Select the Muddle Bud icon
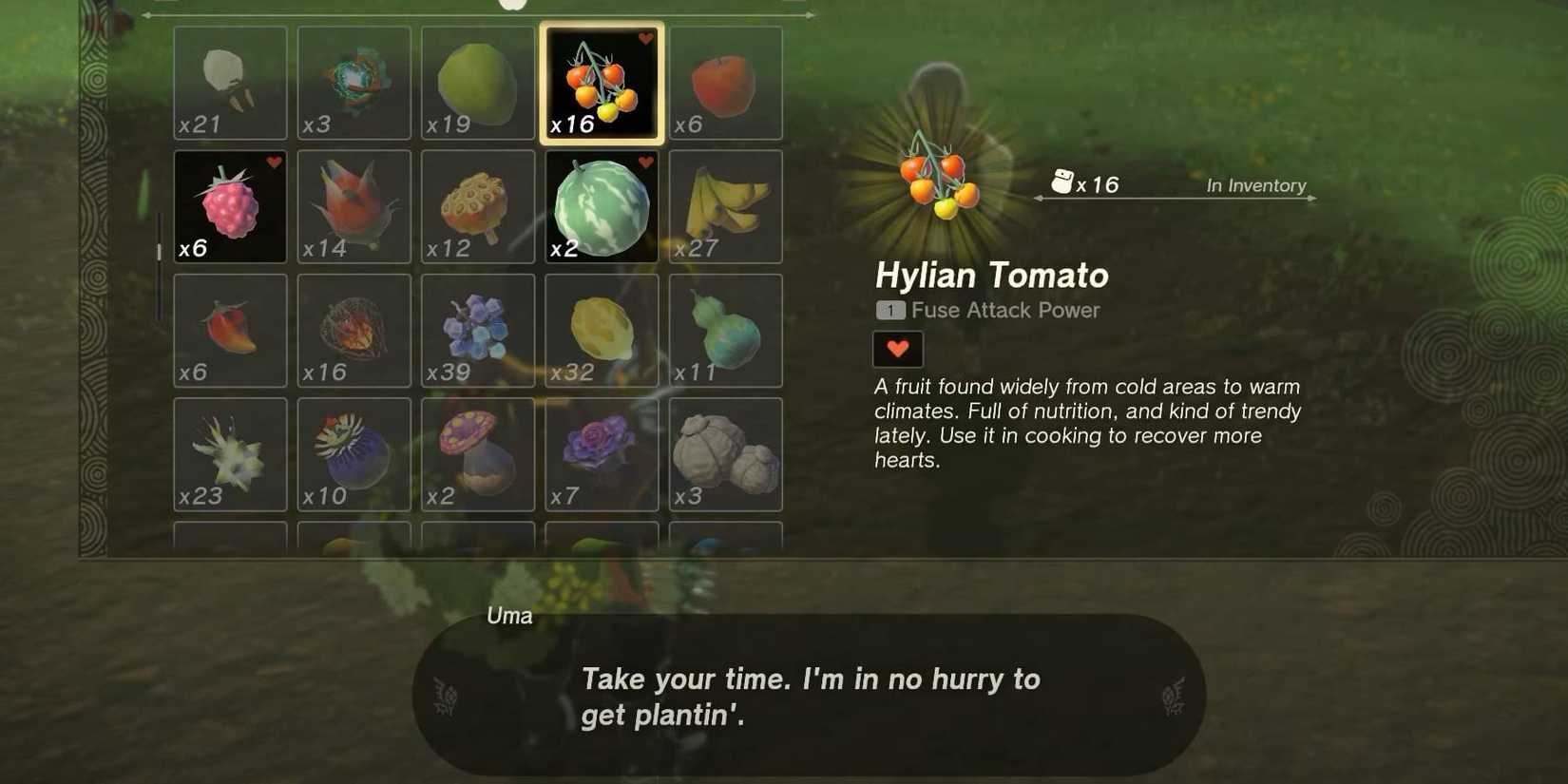 (x=354, y=453)
